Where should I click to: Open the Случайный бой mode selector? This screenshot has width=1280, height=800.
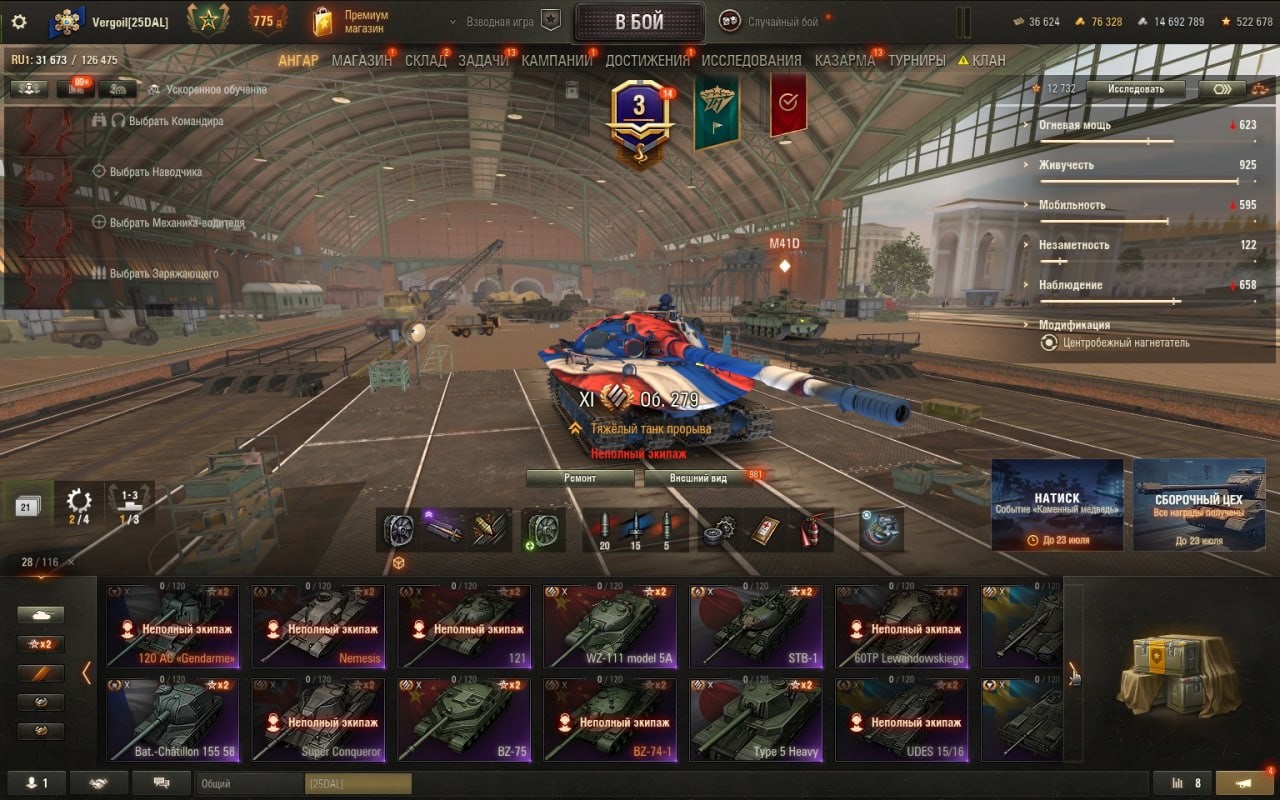click(782, 22)
